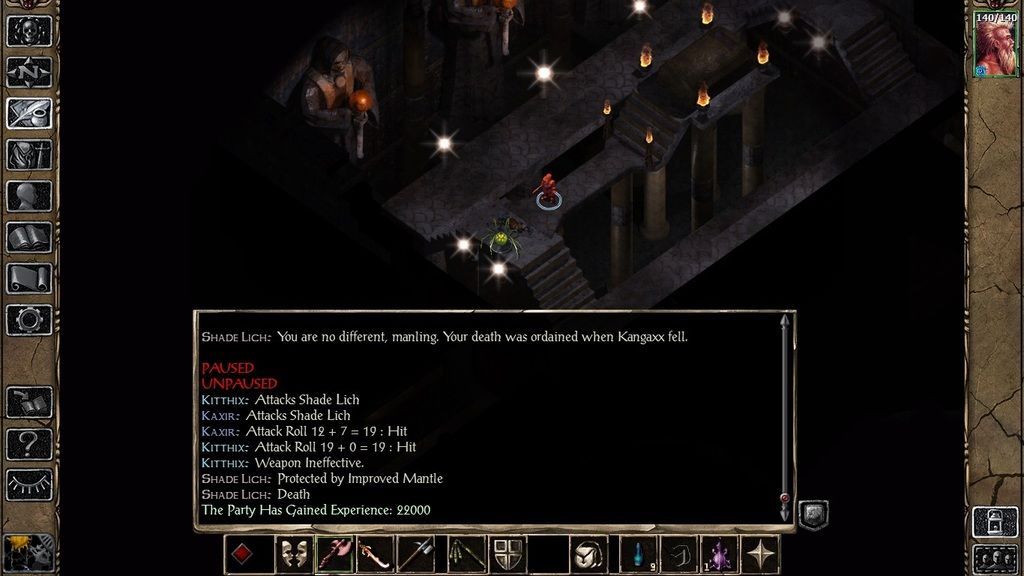Toggle the closed-eye hide interface button
This screenshot has height=576, width=1024.
point(29,484)
